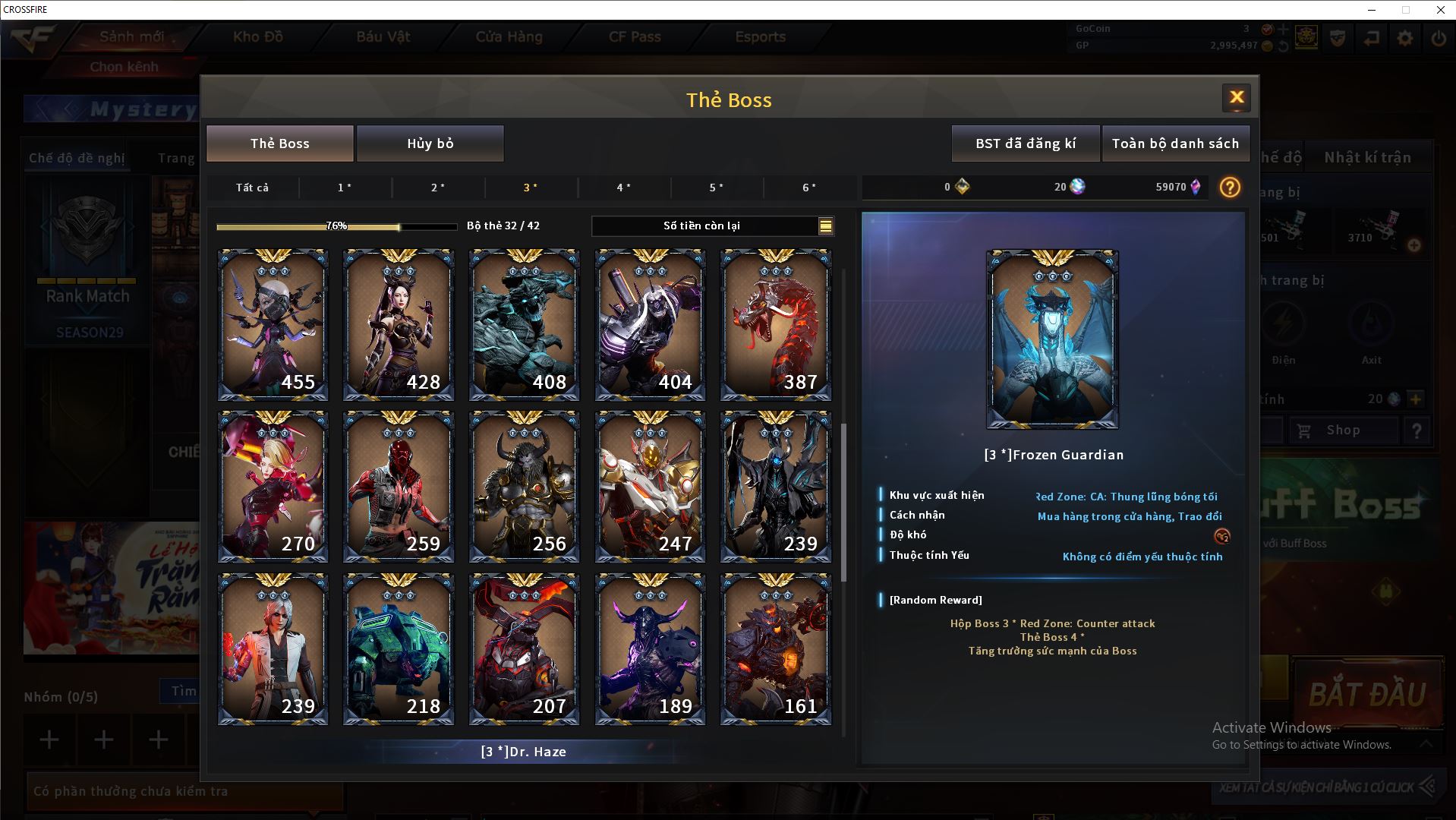Open the Số tiền còn lại dropdown
This screenshot has height=820, width=1456.
(825, 225)
